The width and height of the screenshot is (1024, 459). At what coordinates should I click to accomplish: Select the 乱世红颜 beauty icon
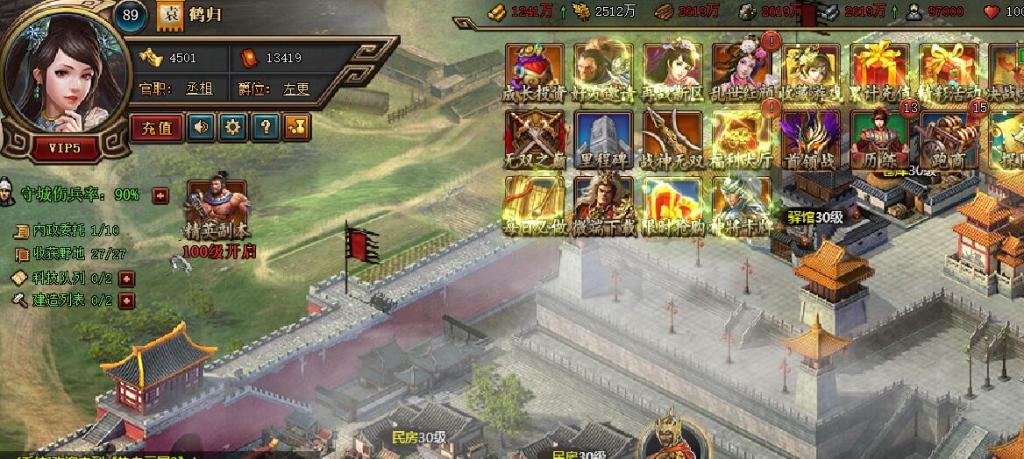click(x=740, y=69)
